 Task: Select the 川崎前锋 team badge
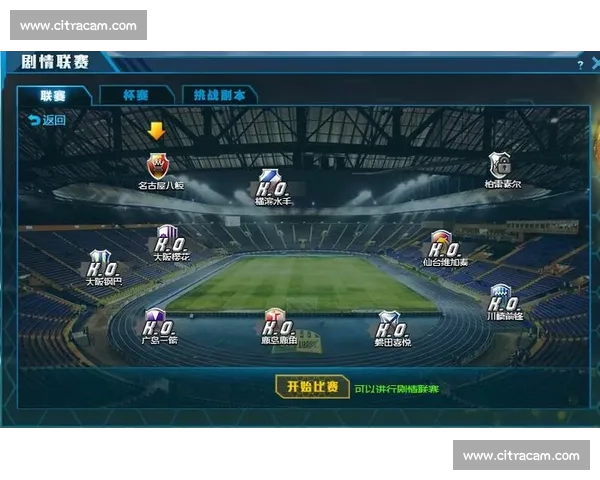(x=502, y=298)
